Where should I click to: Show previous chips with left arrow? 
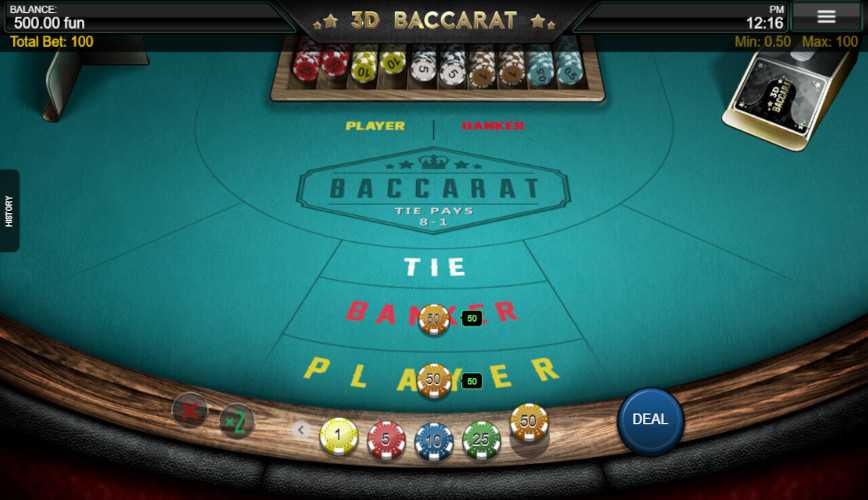[300, 430]
